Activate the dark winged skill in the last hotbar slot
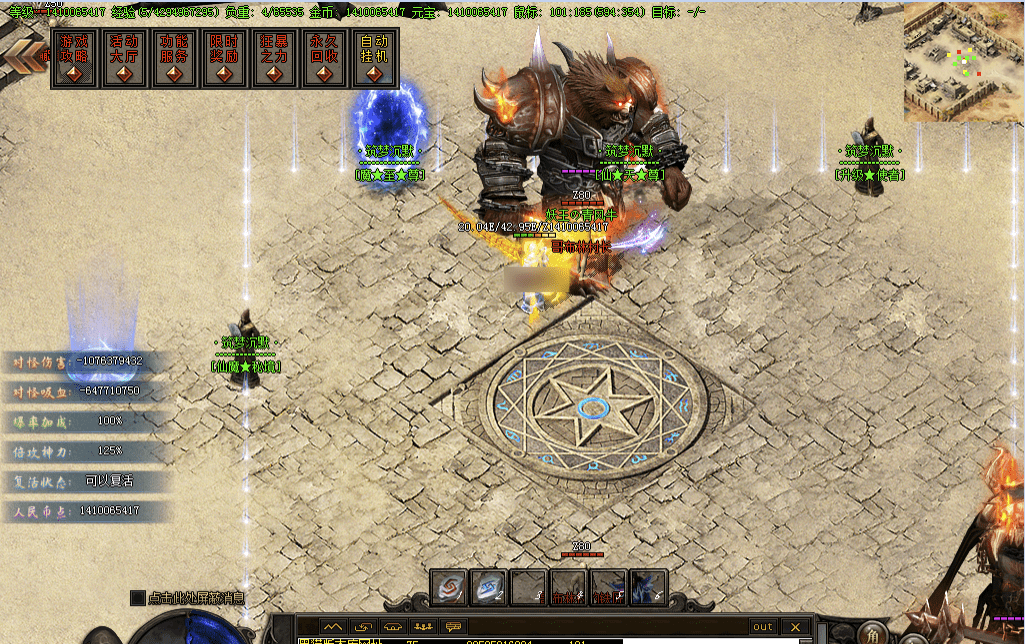 click(648, 588)
